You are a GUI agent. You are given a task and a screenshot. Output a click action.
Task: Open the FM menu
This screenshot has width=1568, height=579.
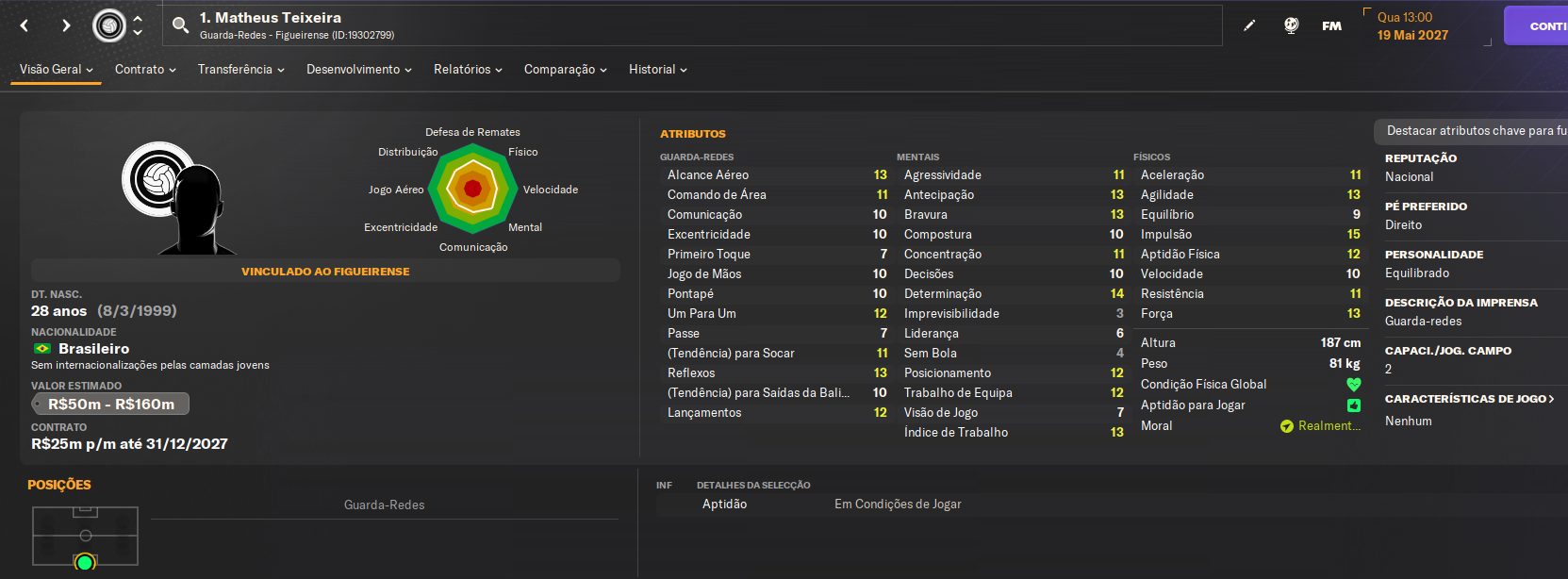1331,25
